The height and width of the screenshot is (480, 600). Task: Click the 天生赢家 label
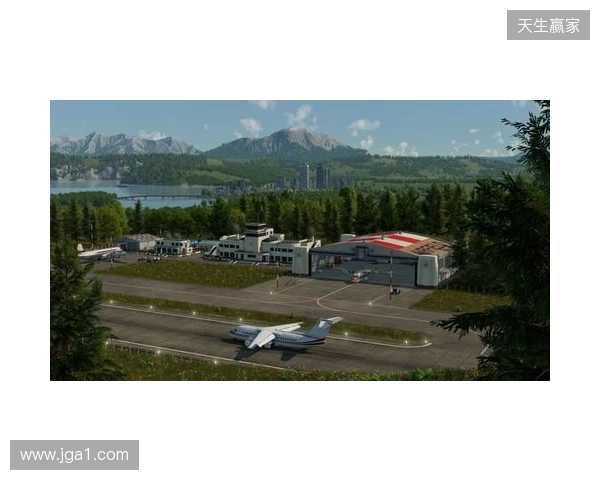pos(548,25)
